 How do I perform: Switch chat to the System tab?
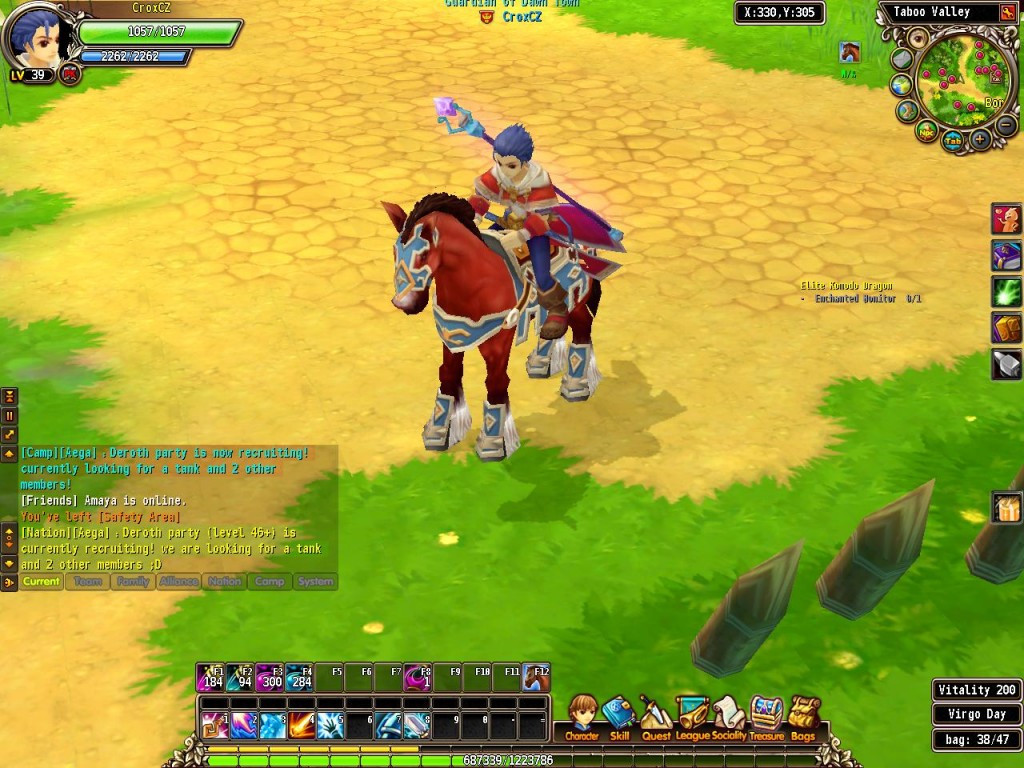(x=315, y=581)
